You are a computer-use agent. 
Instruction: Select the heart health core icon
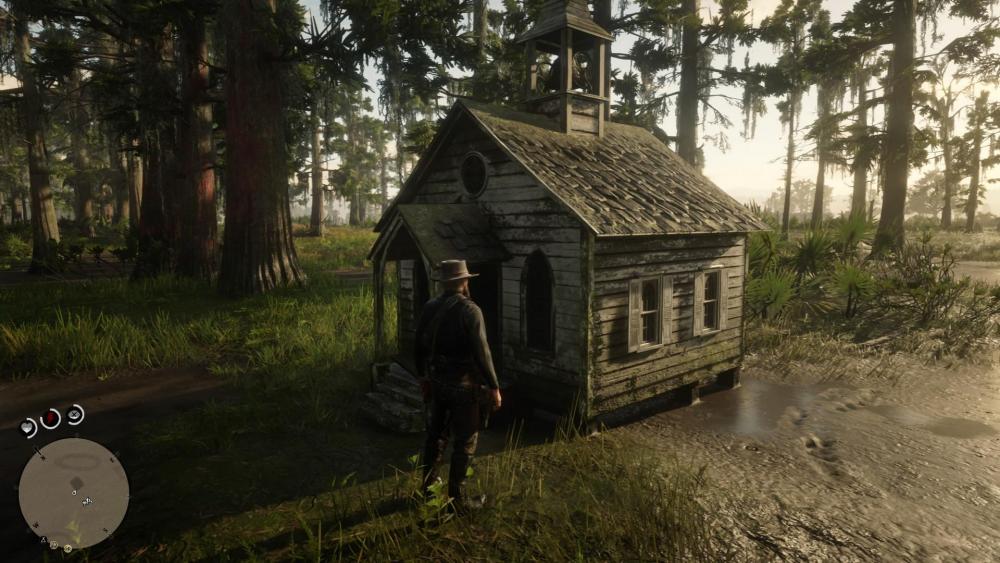click(x=28, y=428)
